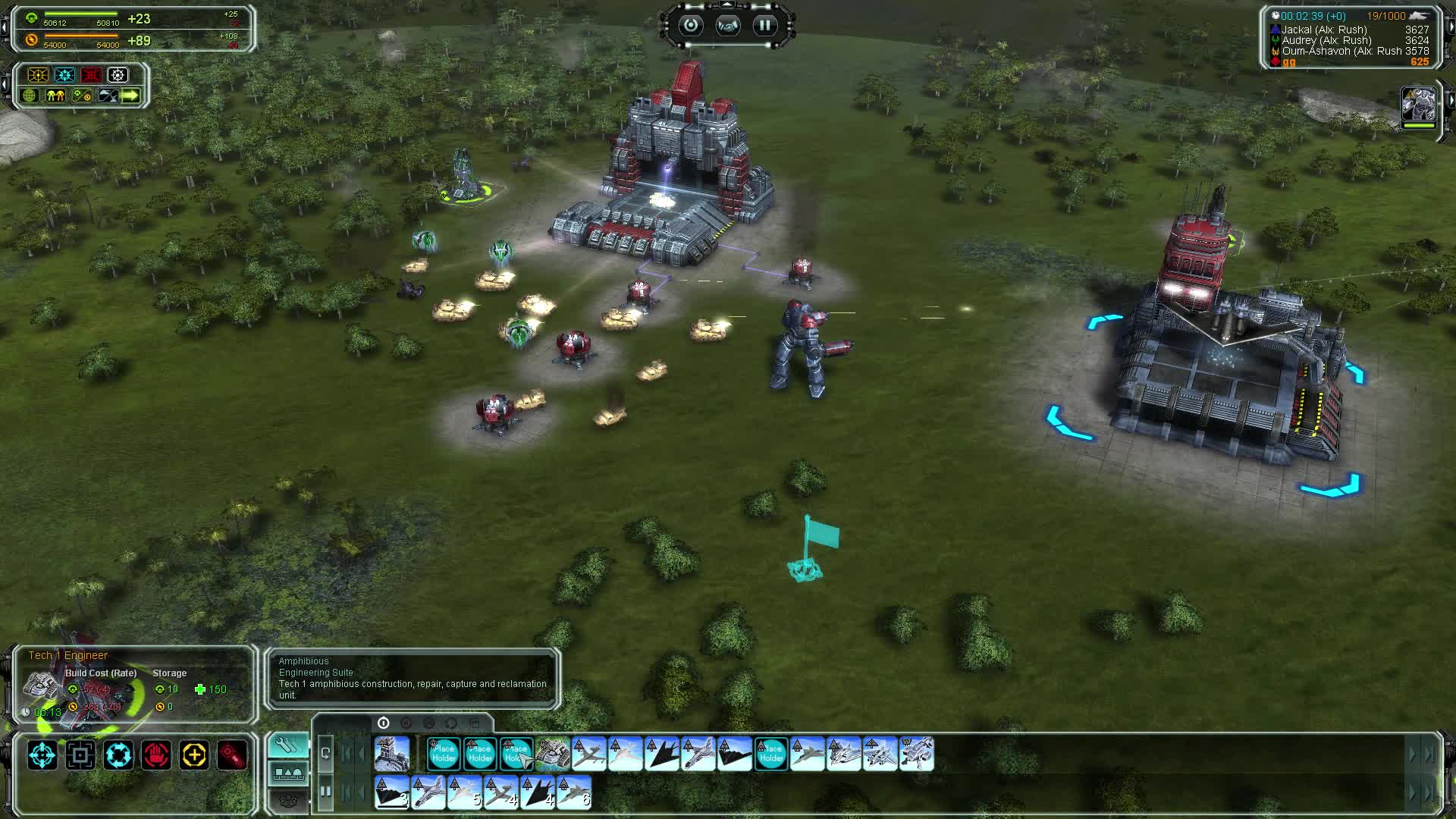
Task: Toggle the red military overlay icon
Action: pos(91,75)
